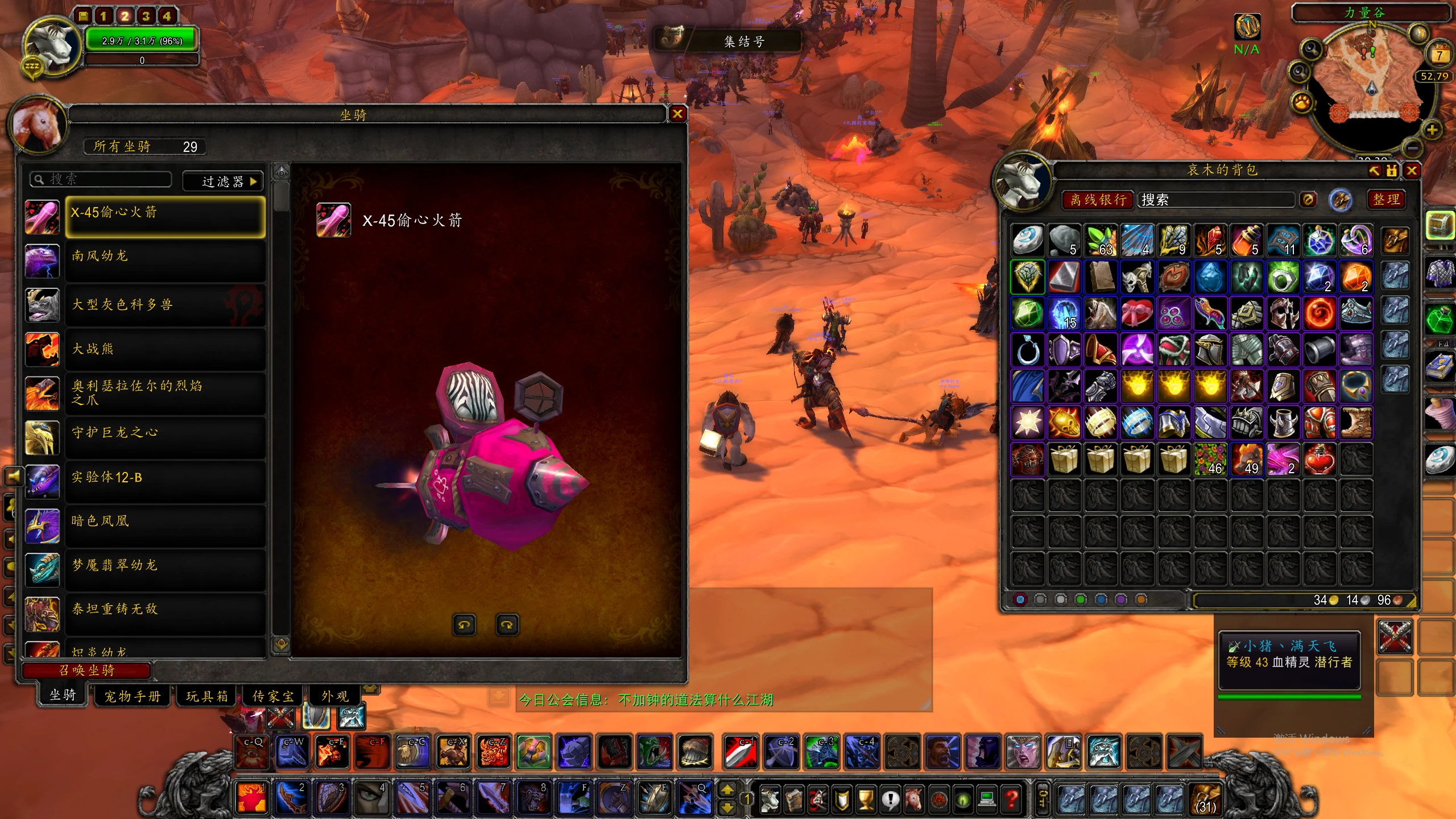
Task: Show the 外观 appearances tab
Action: (335, 696)
